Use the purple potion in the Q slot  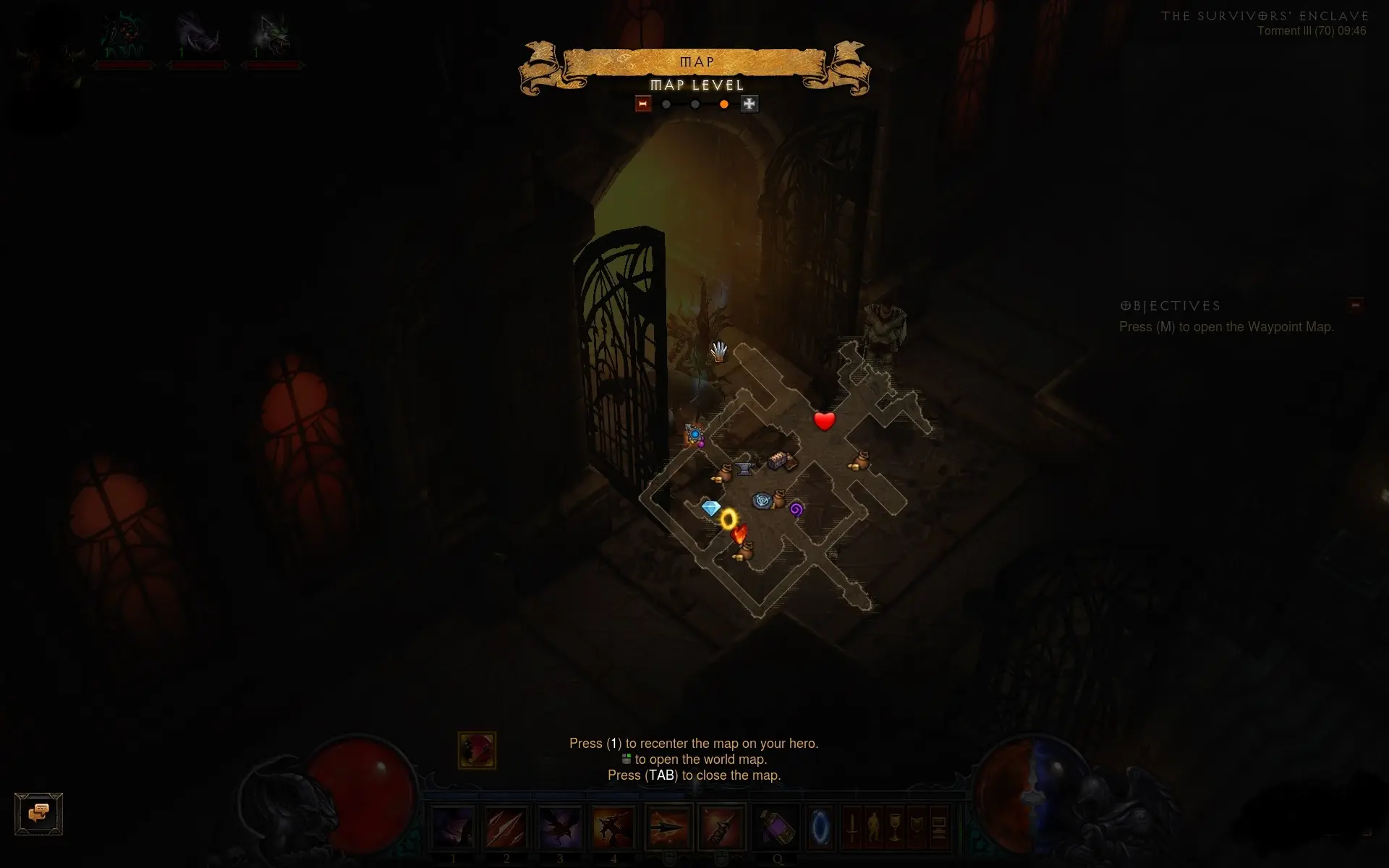coord(776,827)
